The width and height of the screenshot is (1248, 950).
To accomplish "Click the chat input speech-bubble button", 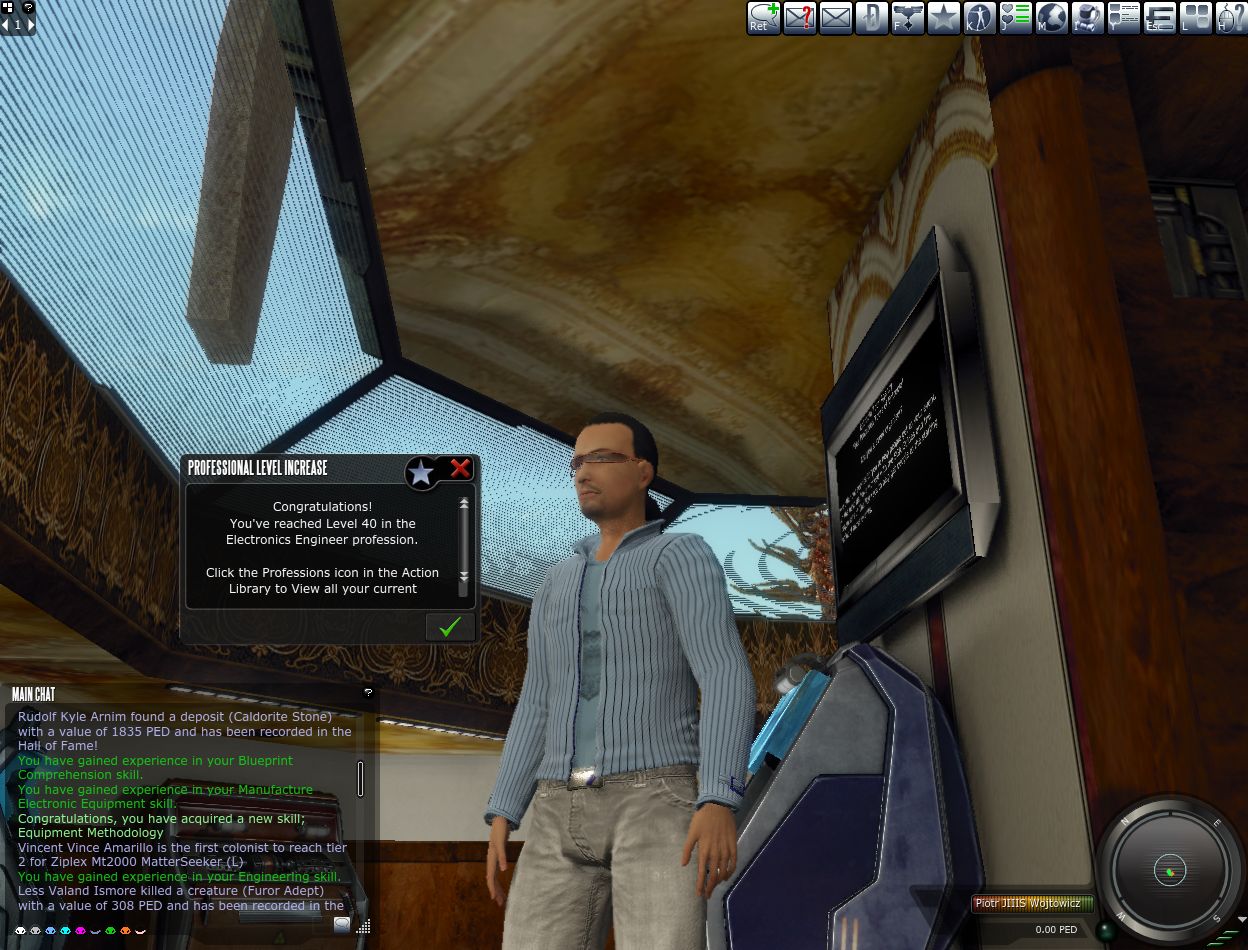I will click(x=342, y=925).
